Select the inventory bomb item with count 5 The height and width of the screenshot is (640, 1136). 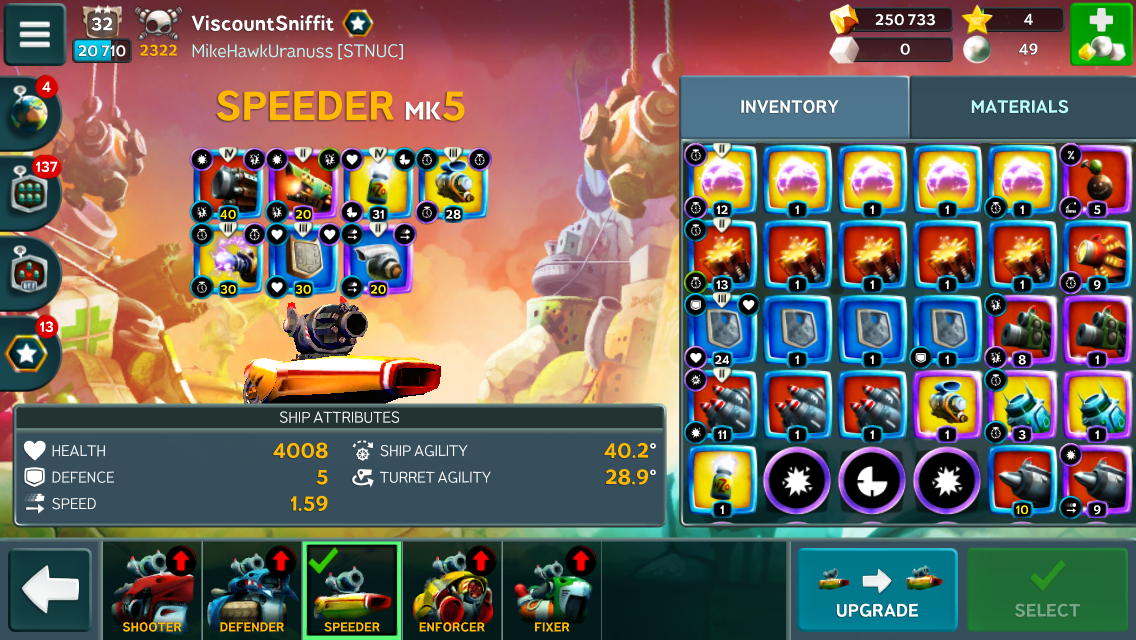[1097, 180]
